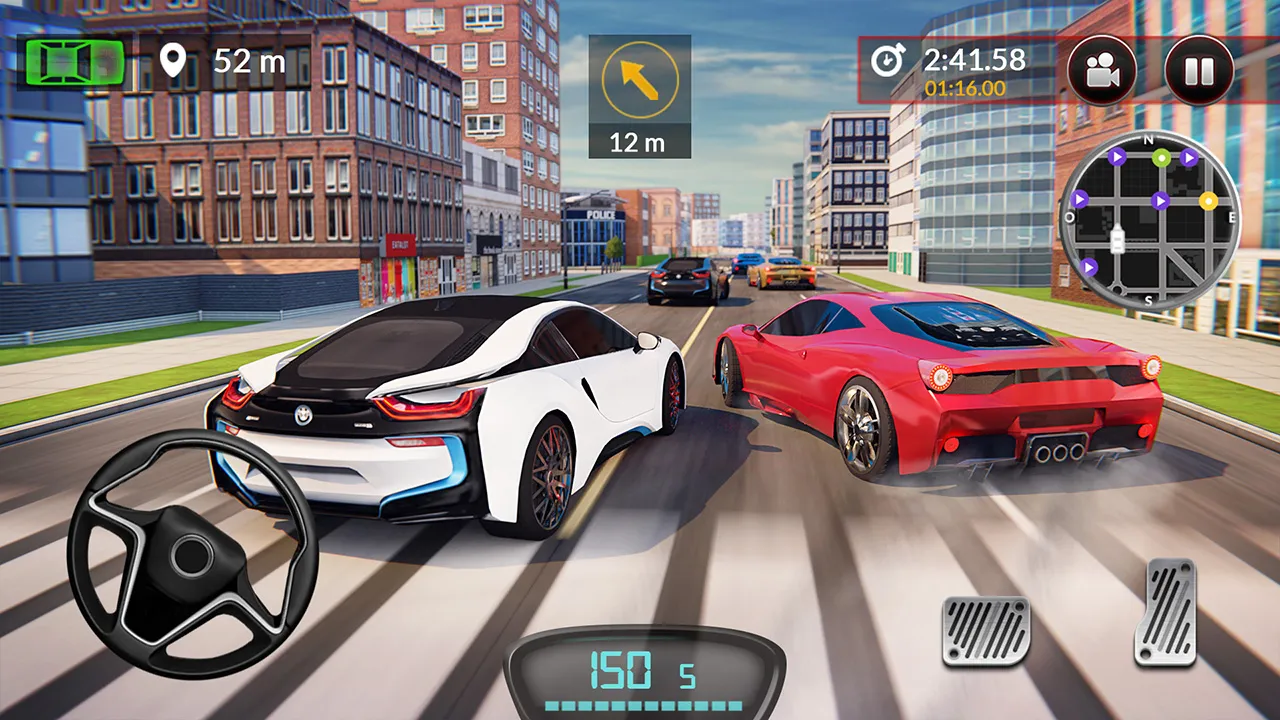
Task: Tap the green start marker on the minimap
Action: tap(1161, 158)
